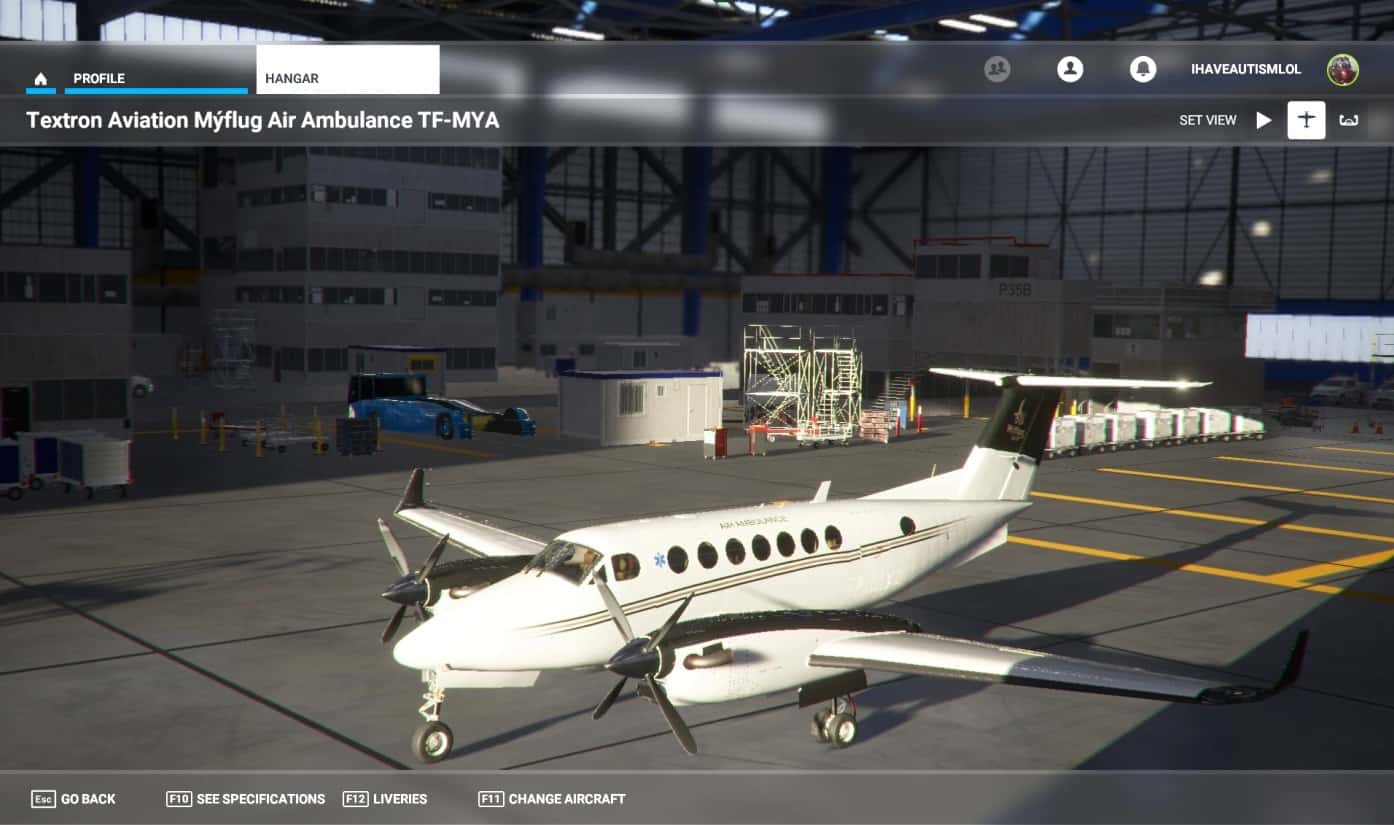This screenshot has height=825, width=1394.
Task: Open the Liveries selection
Action: pos(385,799)
